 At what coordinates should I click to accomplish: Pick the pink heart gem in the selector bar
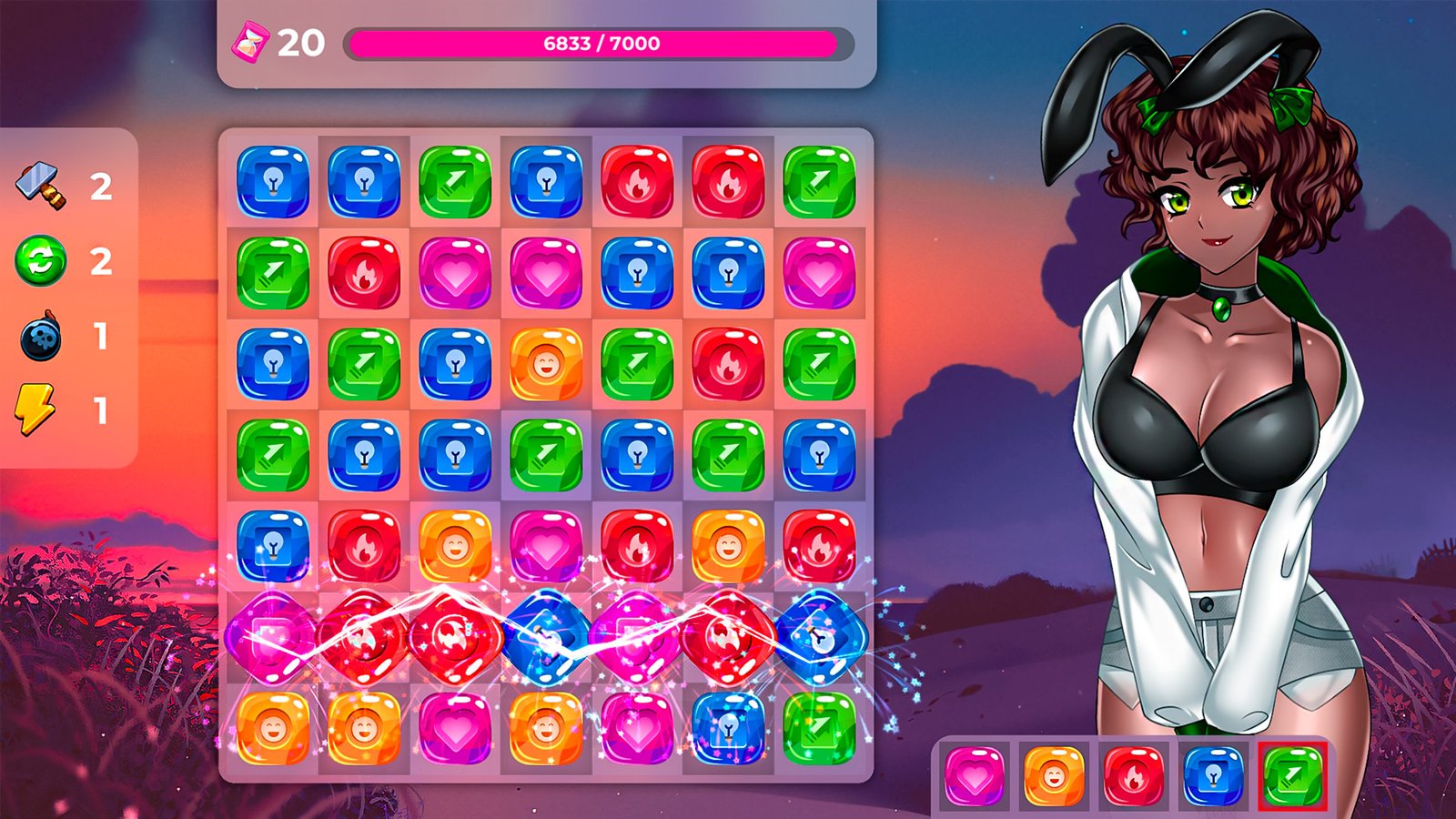click(975, 776)
